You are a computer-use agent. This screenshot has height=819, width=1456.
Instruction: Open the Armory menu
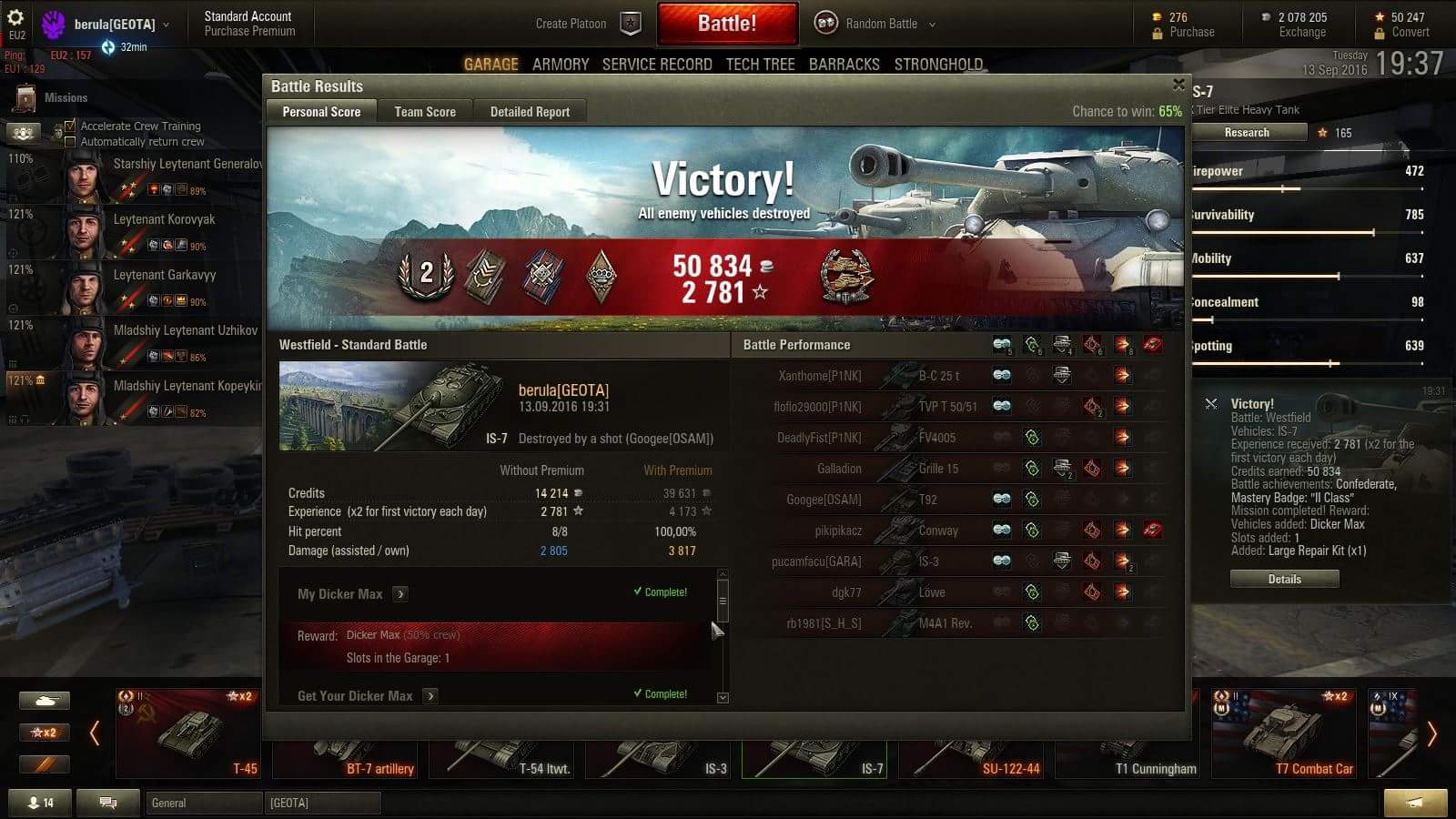click(561, 65)
